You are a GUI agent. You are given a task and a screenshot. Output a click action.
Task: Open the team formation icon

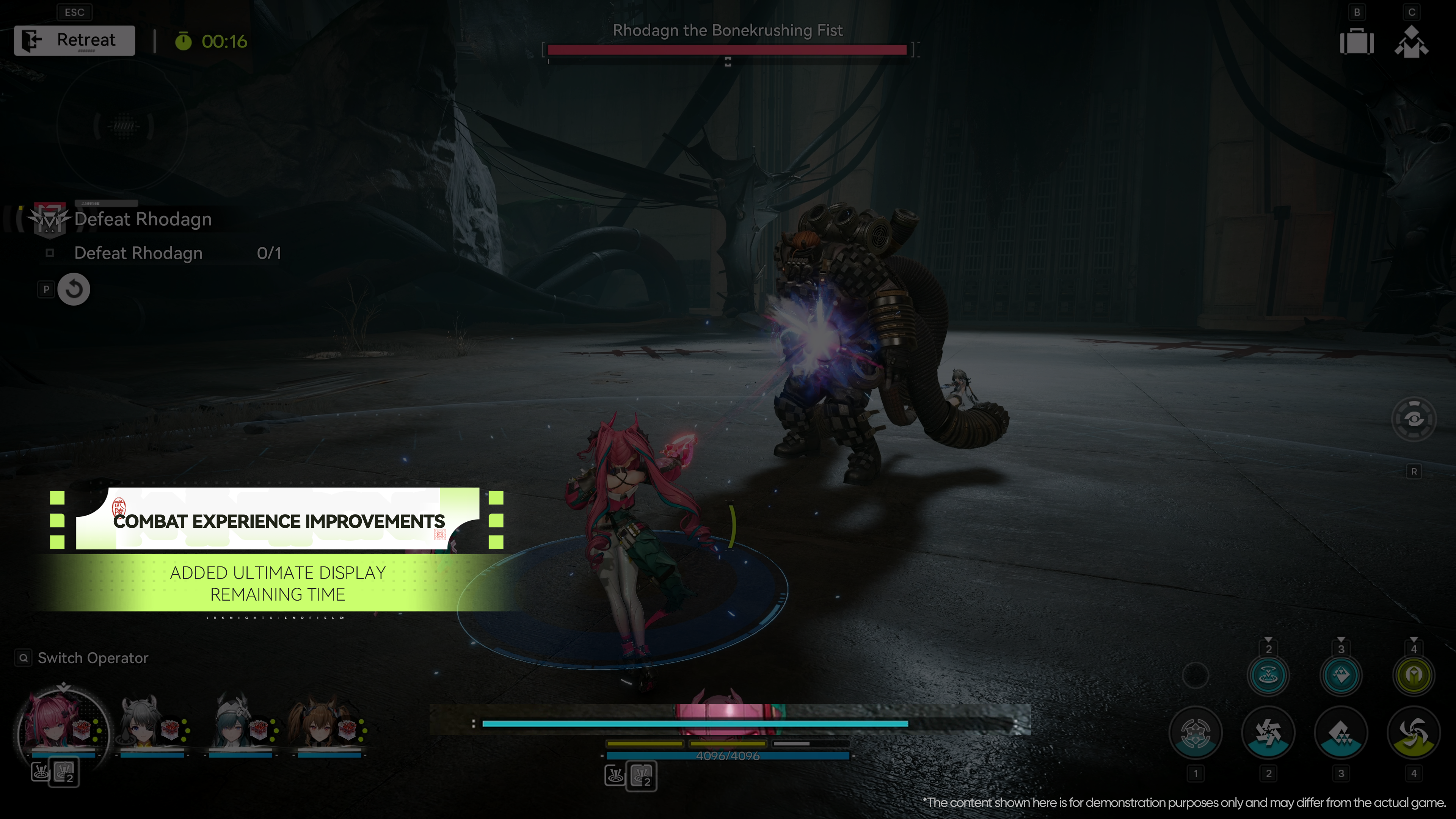(1411, 42)
